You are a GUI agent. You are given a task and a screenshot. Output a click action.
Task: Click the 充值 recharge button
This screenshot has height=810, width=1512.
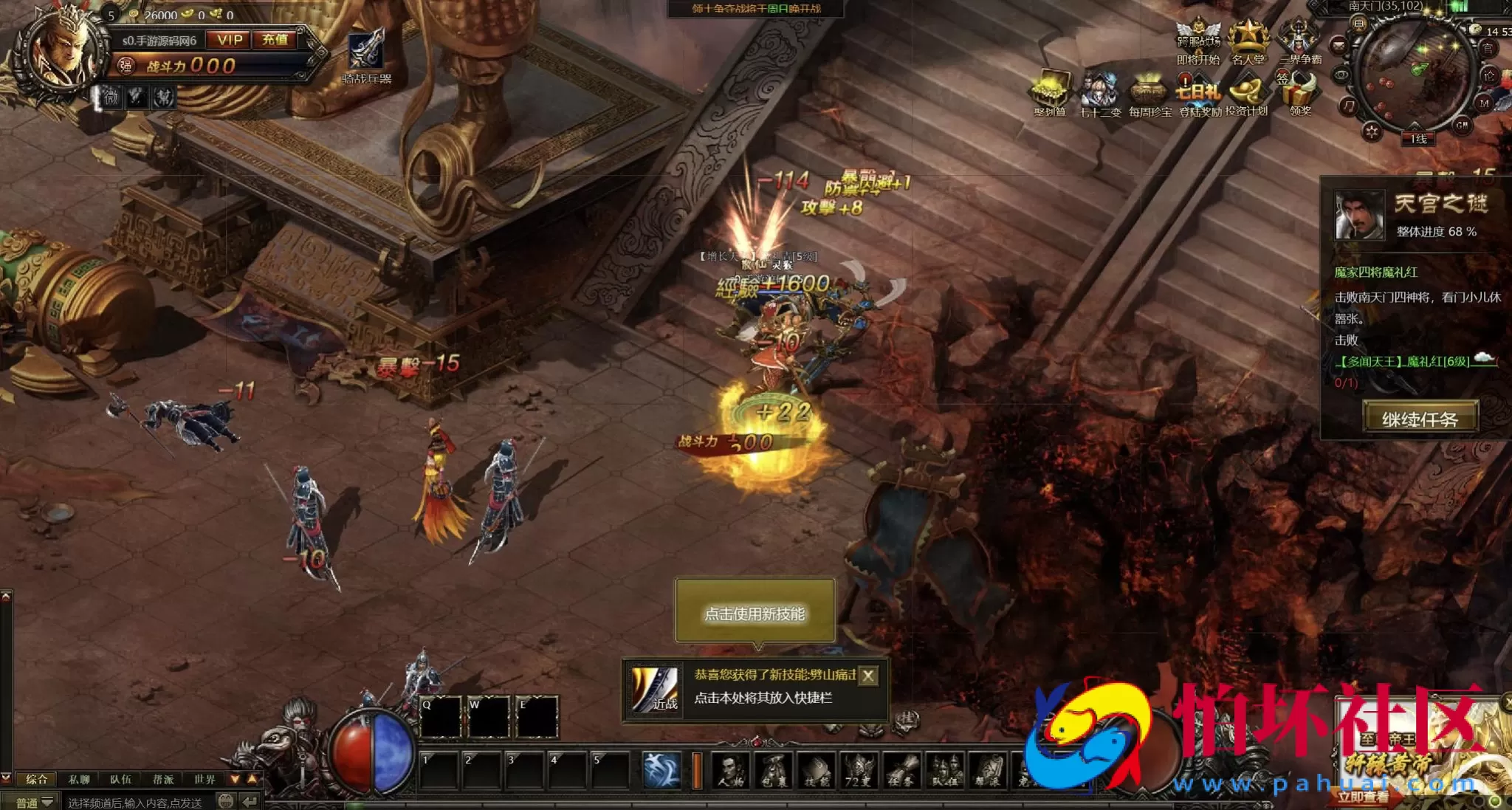[275, 40]
